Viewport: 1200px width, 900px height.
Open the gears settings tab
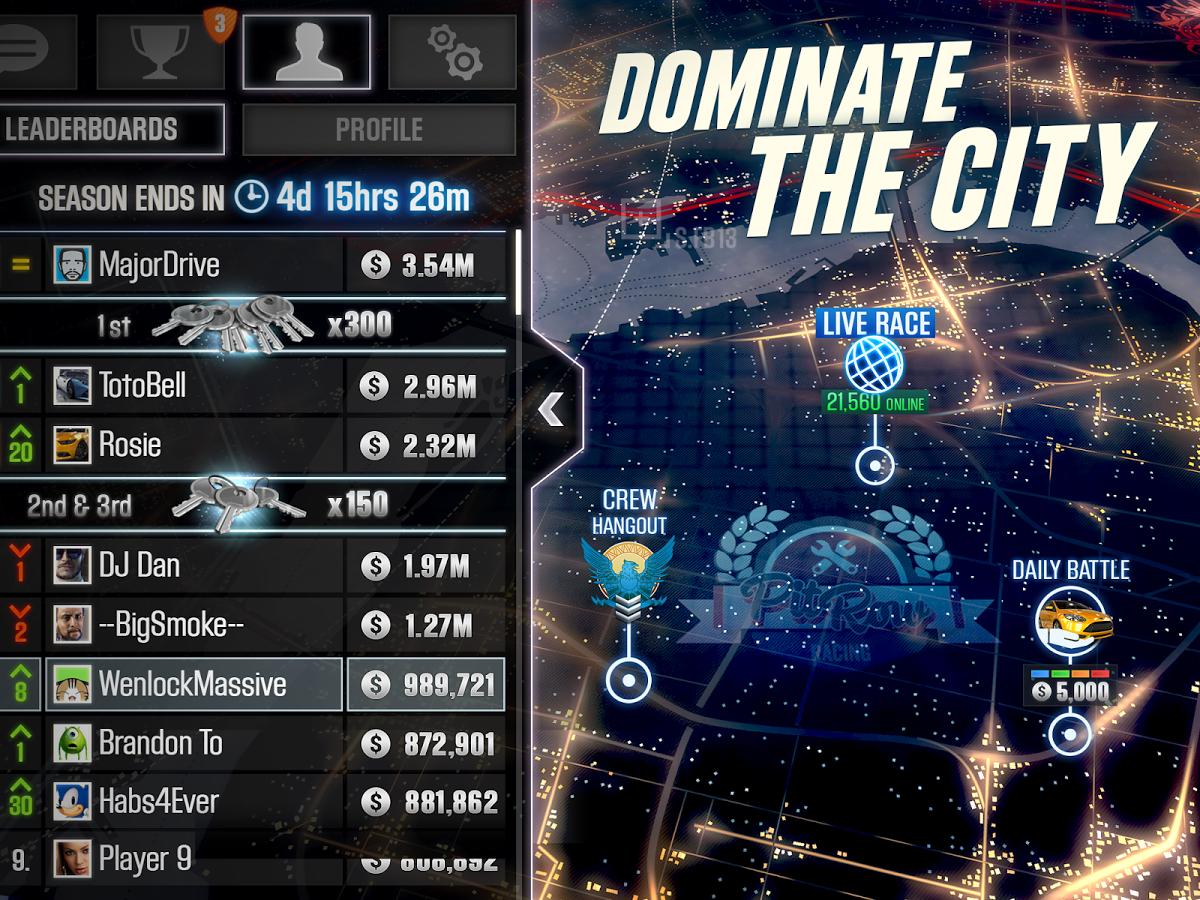pos(453,52)
